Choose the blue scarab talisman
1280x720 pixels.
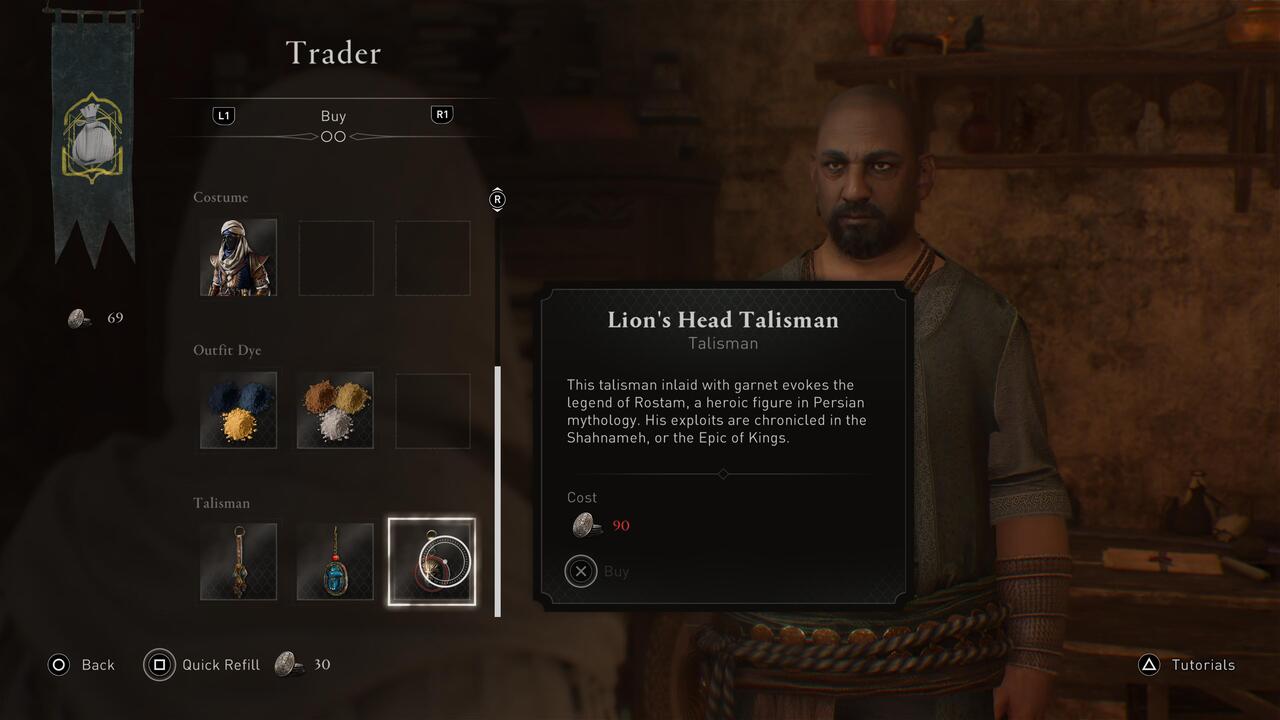point(335,562)
